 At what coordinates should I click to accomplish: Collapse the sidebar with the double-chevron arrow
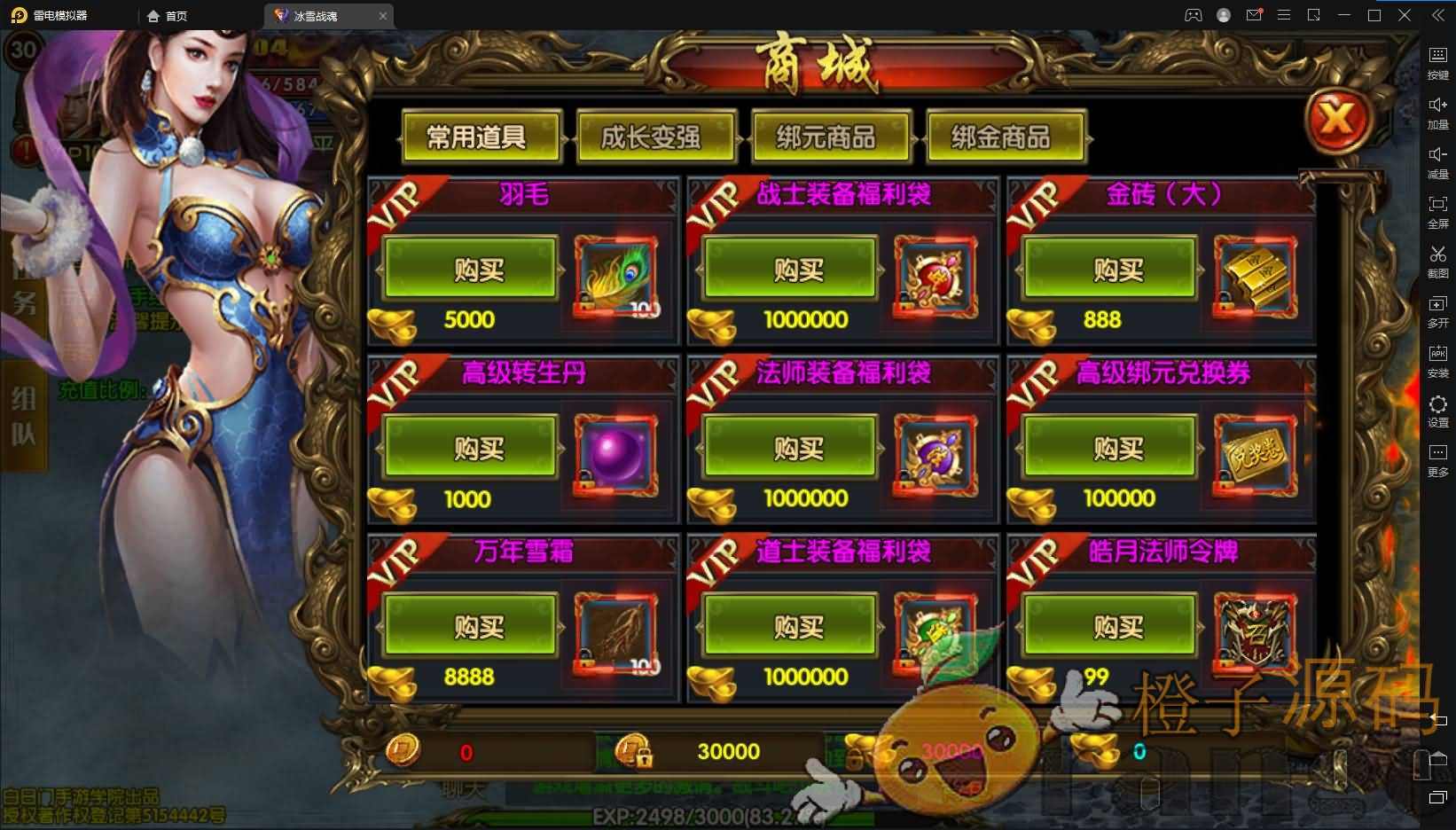point(1438,15)
